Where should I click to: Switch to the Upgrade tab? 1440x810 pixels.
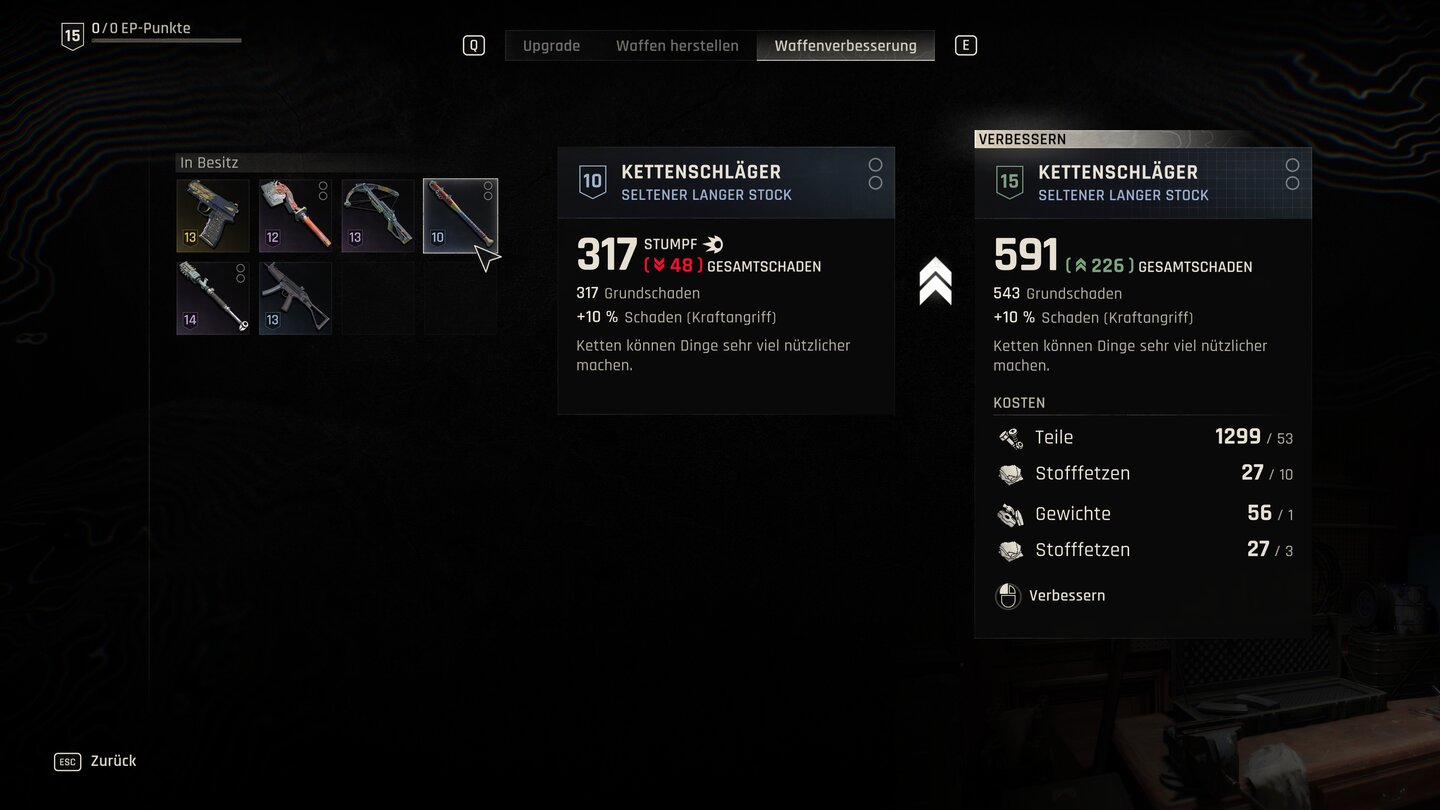click(x=551, y=46)
